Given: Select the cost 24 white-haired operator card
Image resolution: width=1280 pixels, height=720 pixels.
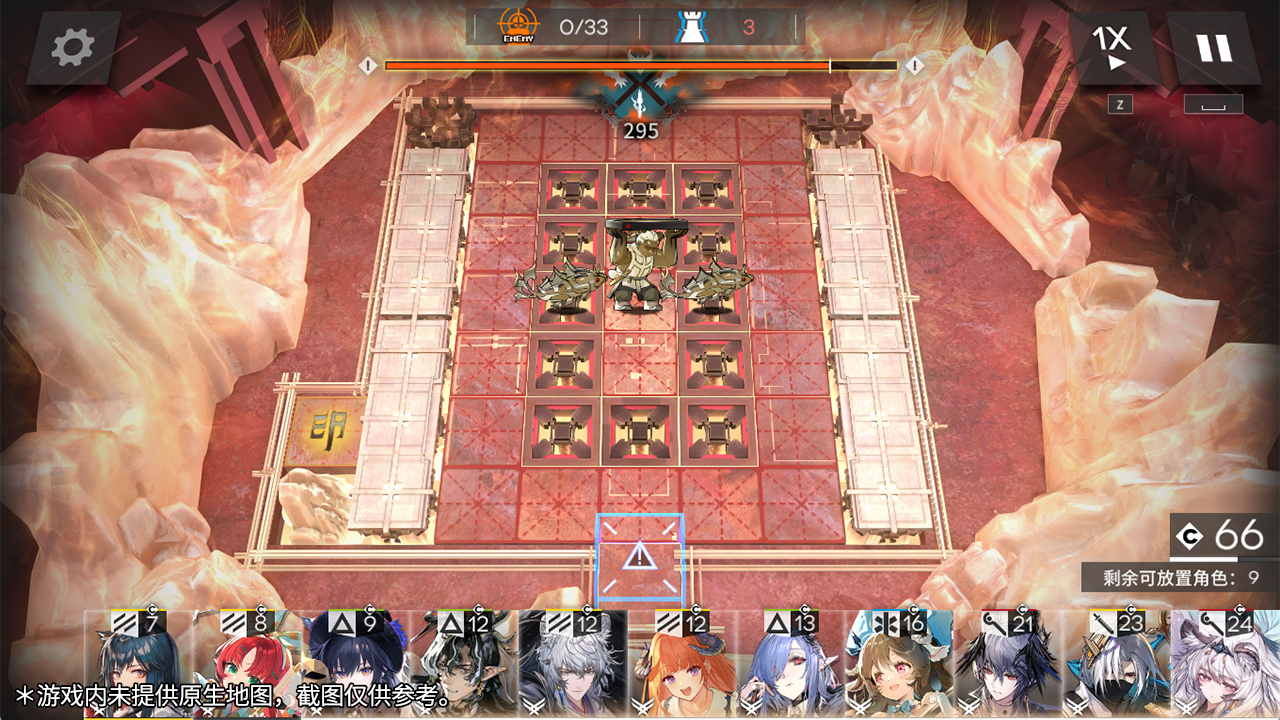Looking at the screenshot, I should pos(1225,665).
